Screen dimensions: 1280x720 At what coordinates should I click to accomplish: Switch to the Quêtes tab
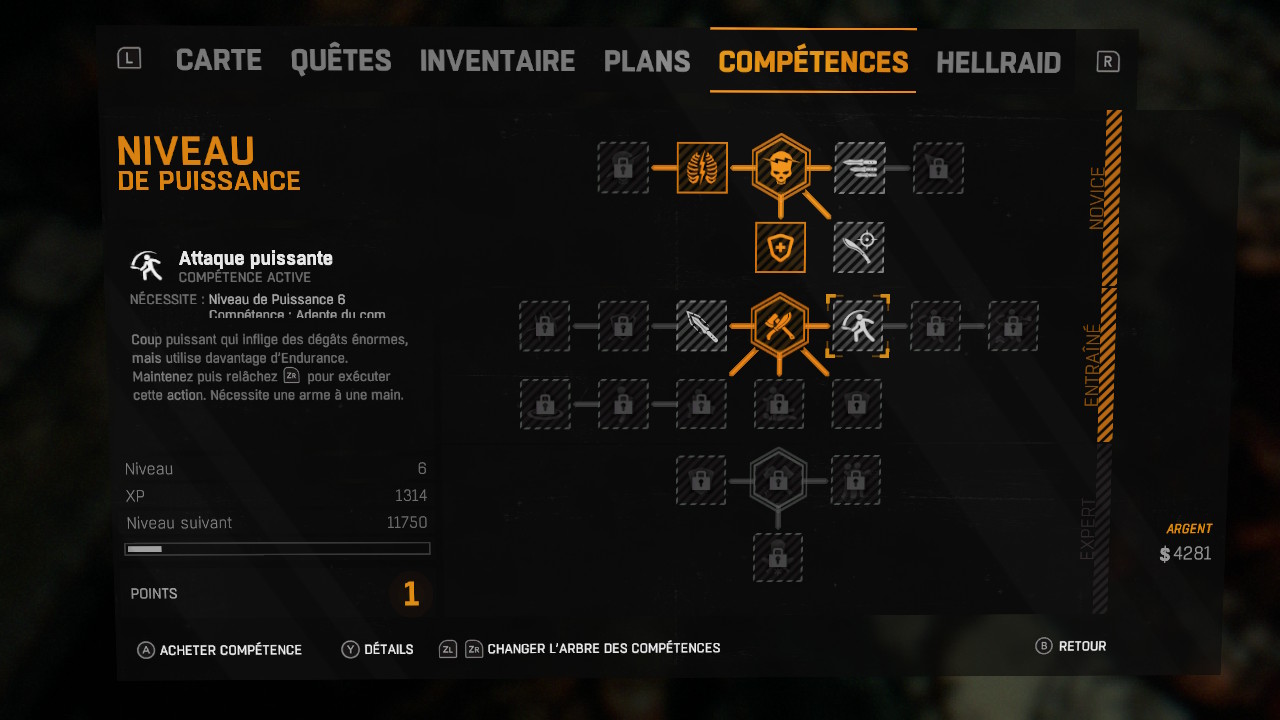tap(340, 61)
